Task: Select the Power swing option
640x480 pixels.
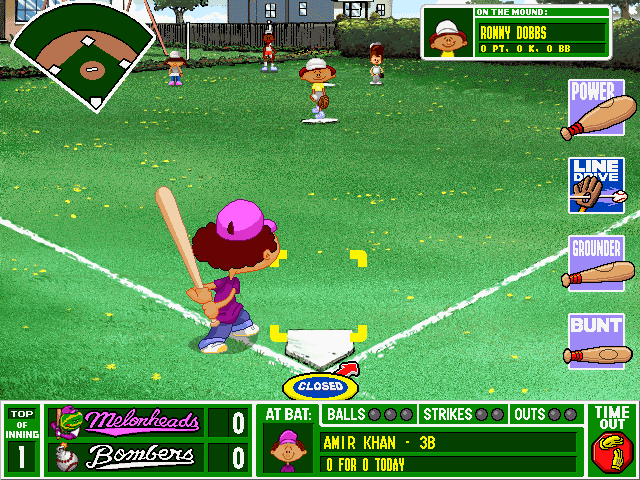Action: tap(598, 109)
